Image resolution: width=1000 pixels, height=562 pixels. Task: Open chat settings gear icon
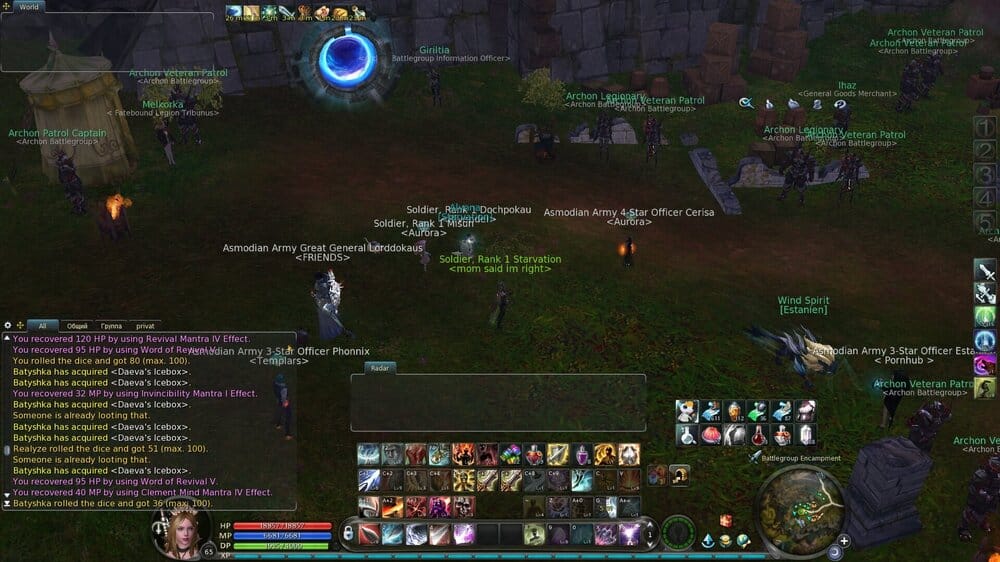(8, 325)
